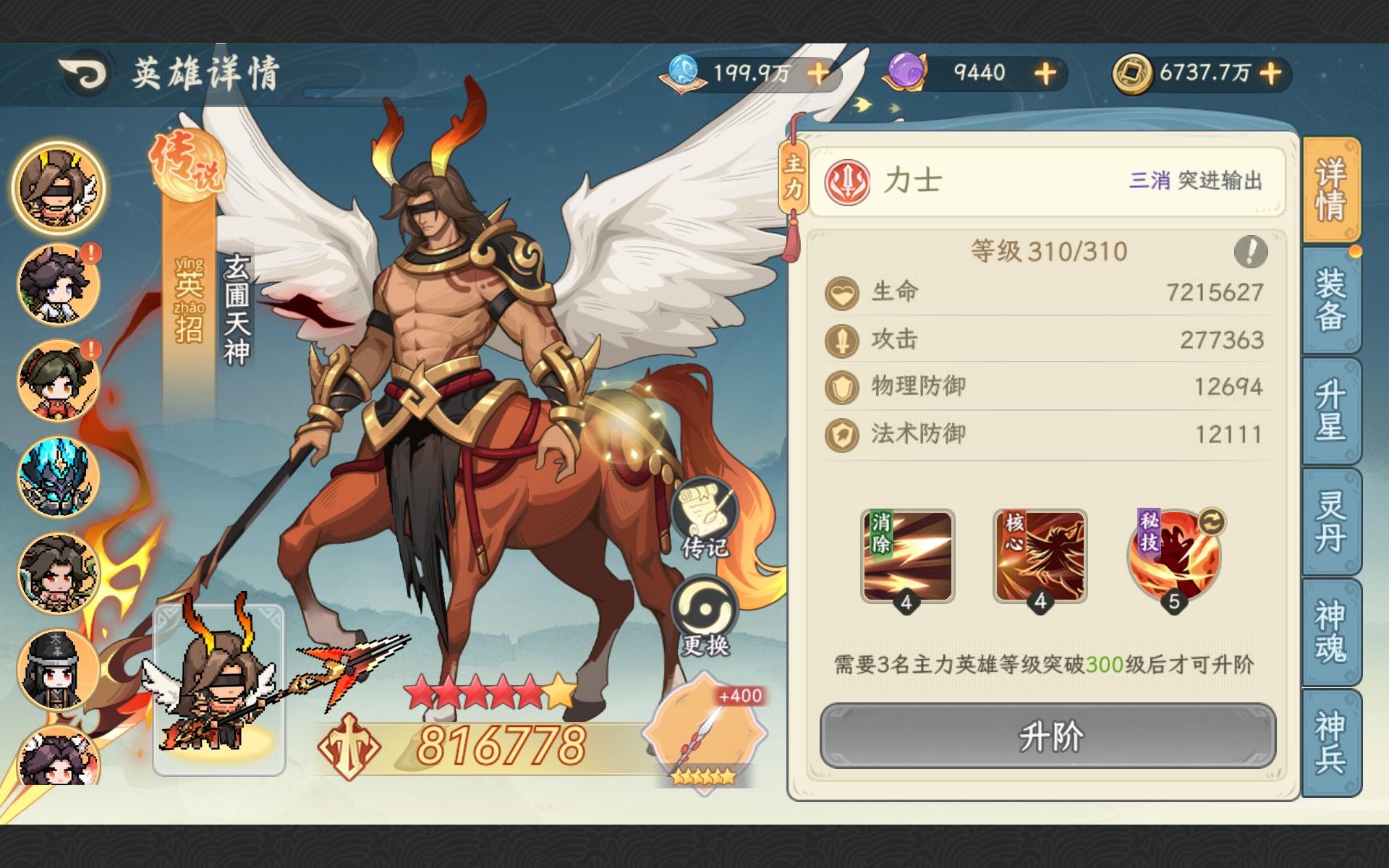
Task: Select the topmost hero portrait in sidebar
Action: tap(58, 187)
